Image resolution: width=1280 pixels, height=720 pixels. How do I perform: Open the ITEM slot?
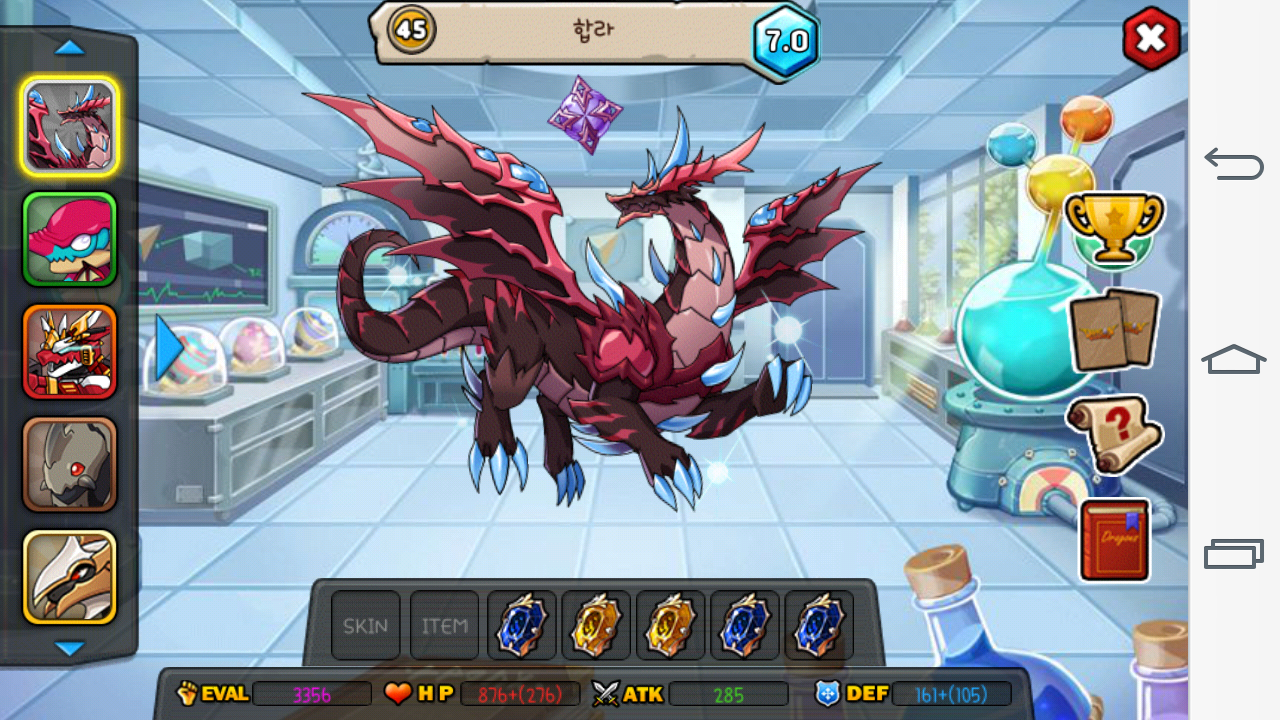pyautogui.click(x=444, y=626)
